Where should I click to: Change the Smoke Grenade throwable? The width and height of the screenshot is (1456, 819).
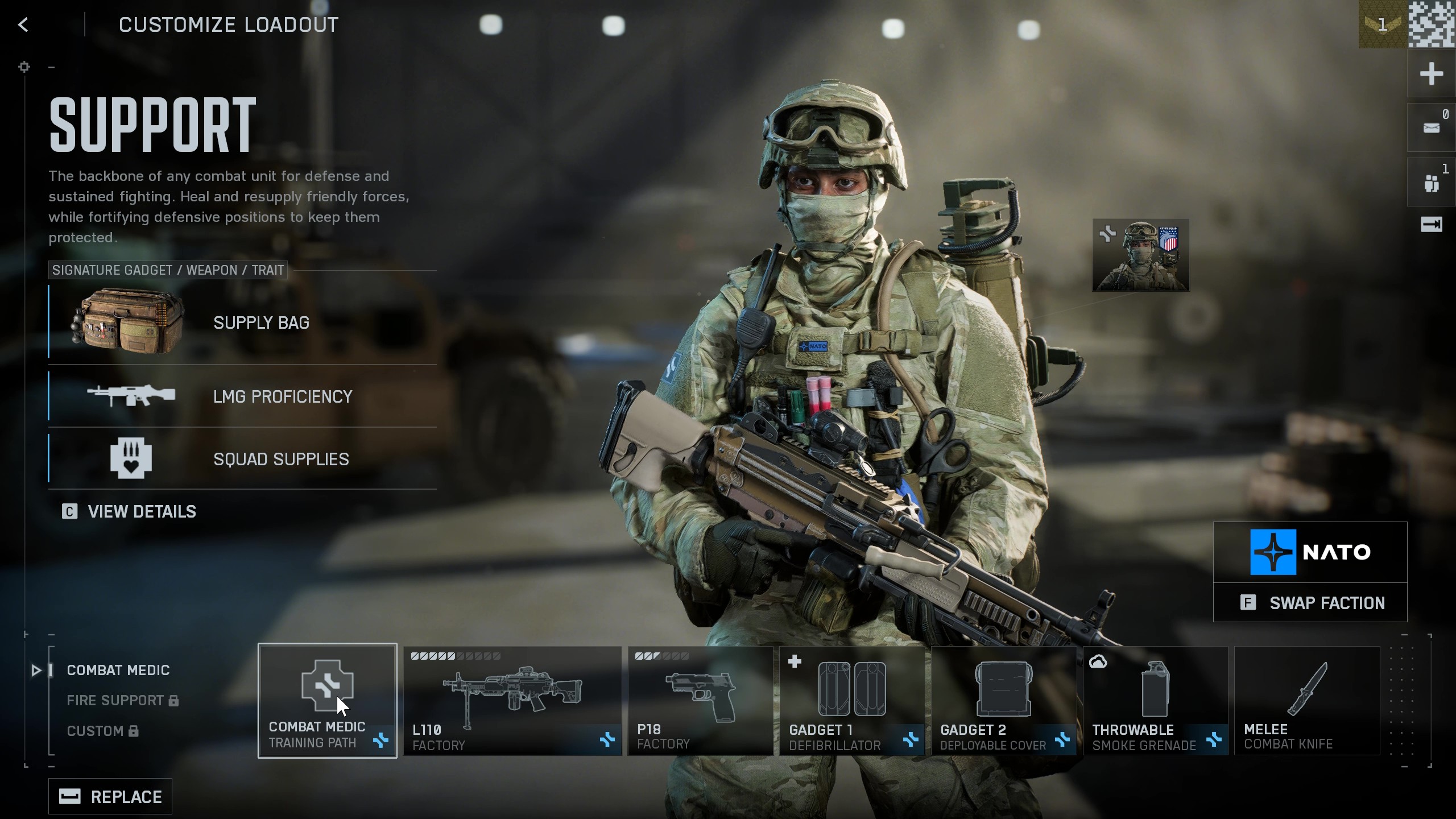pyautogui.click(x=1156, y=701)
